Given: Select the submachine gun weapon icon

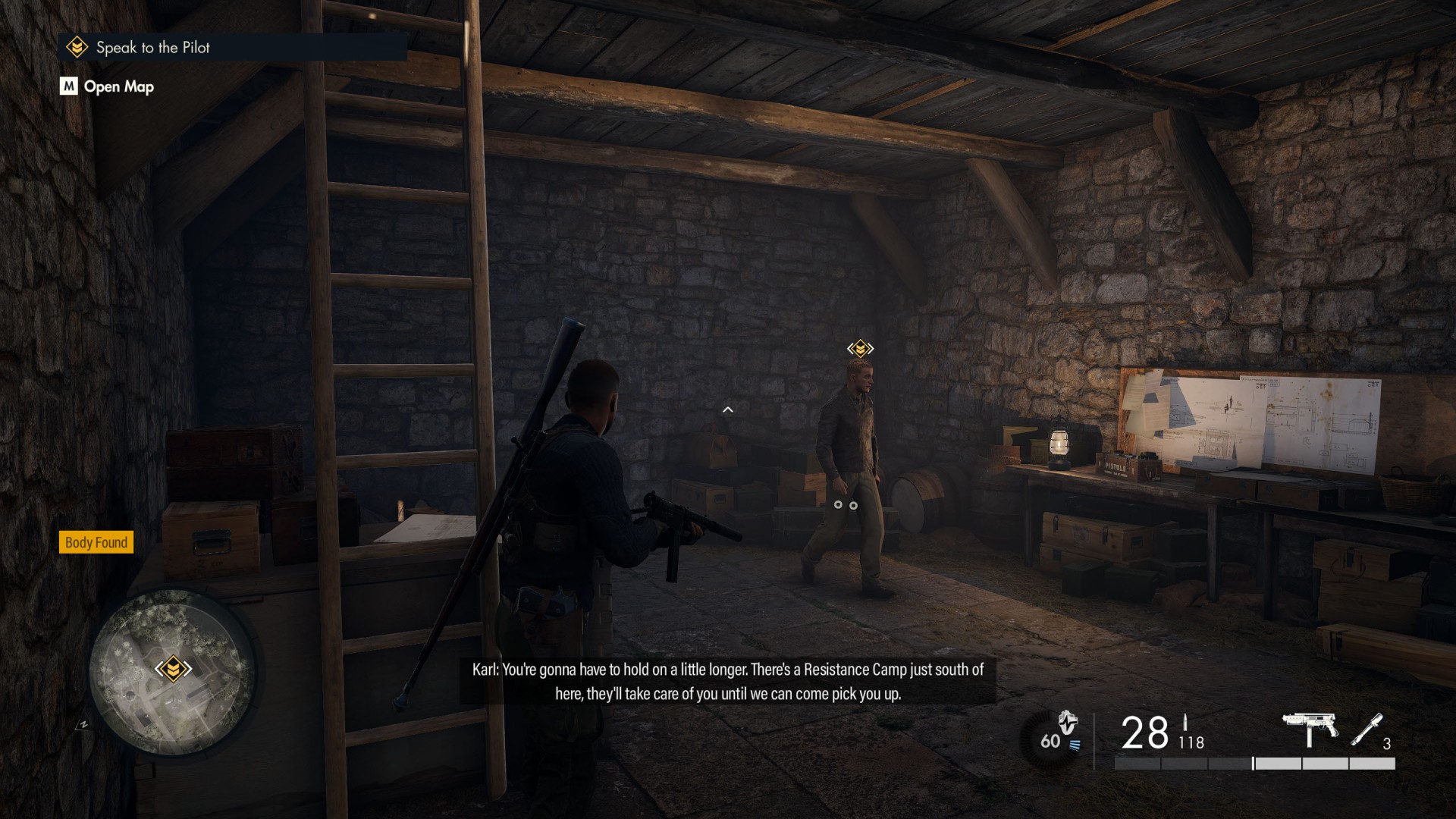Looking at the screenshot, I should [1310, 729].
